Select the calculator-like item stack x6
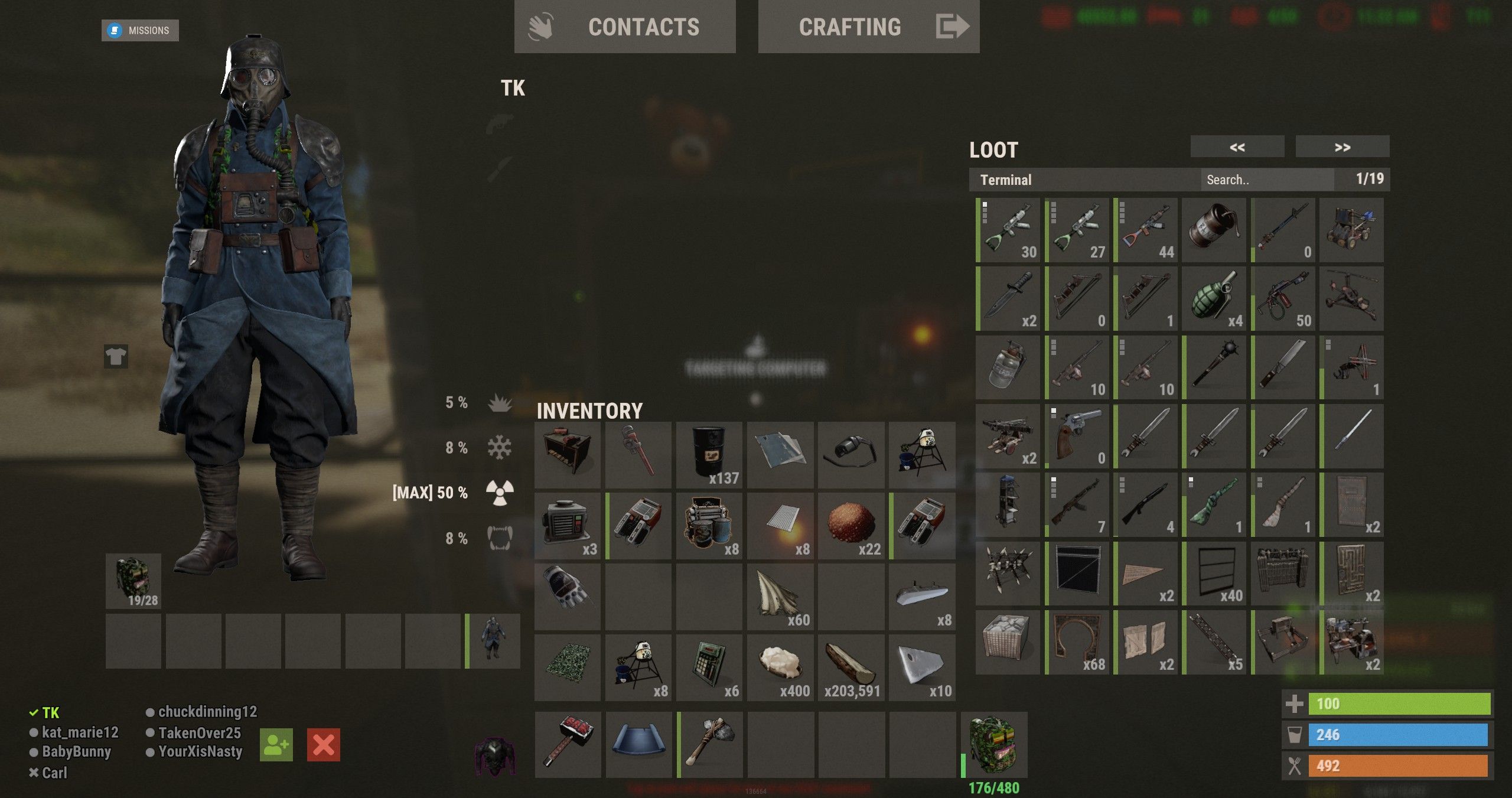1512x798 pixels. (x=709, y=667)
